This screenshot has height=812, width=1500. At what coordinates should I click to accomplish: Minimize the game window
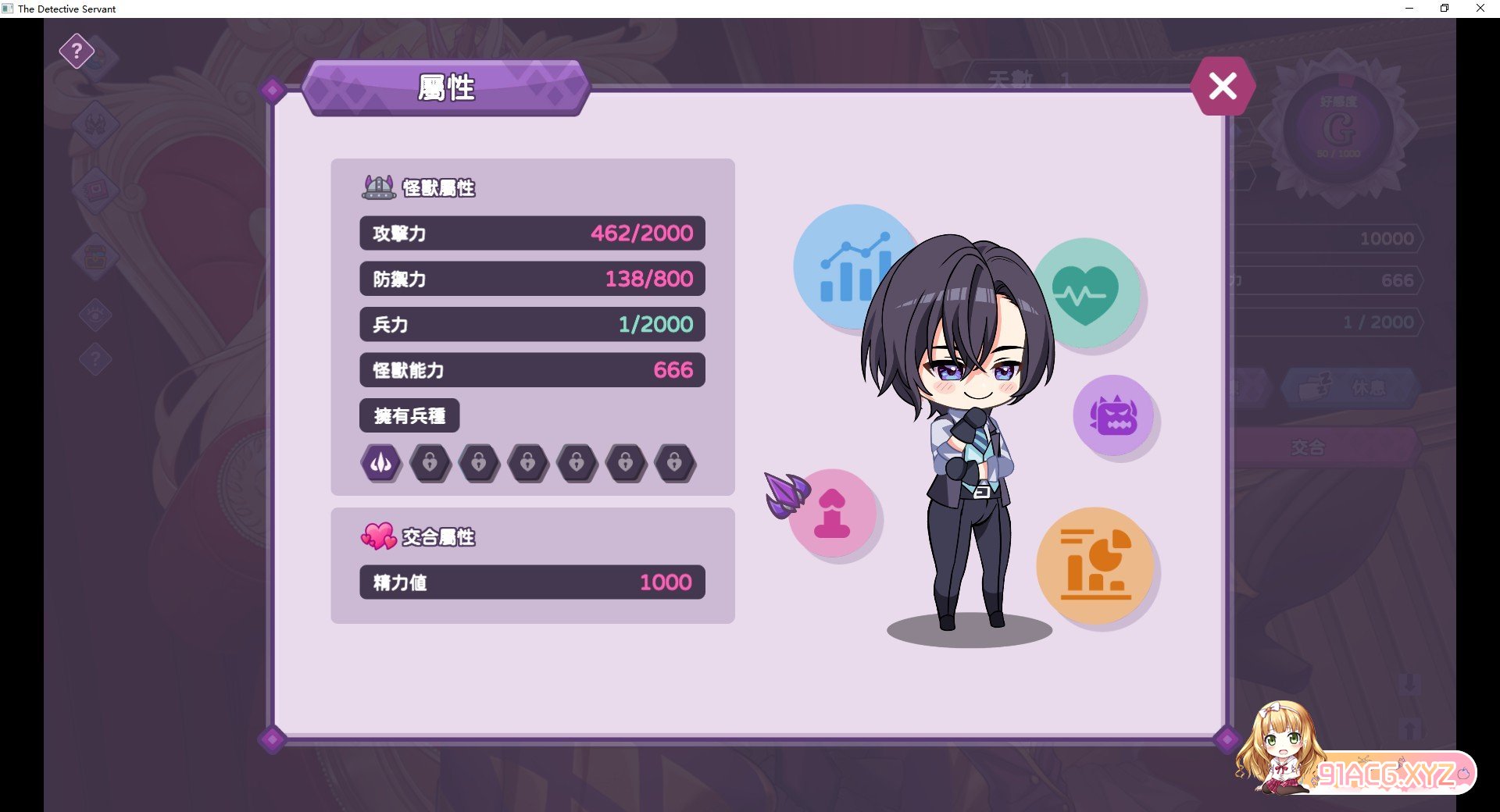1409,9
